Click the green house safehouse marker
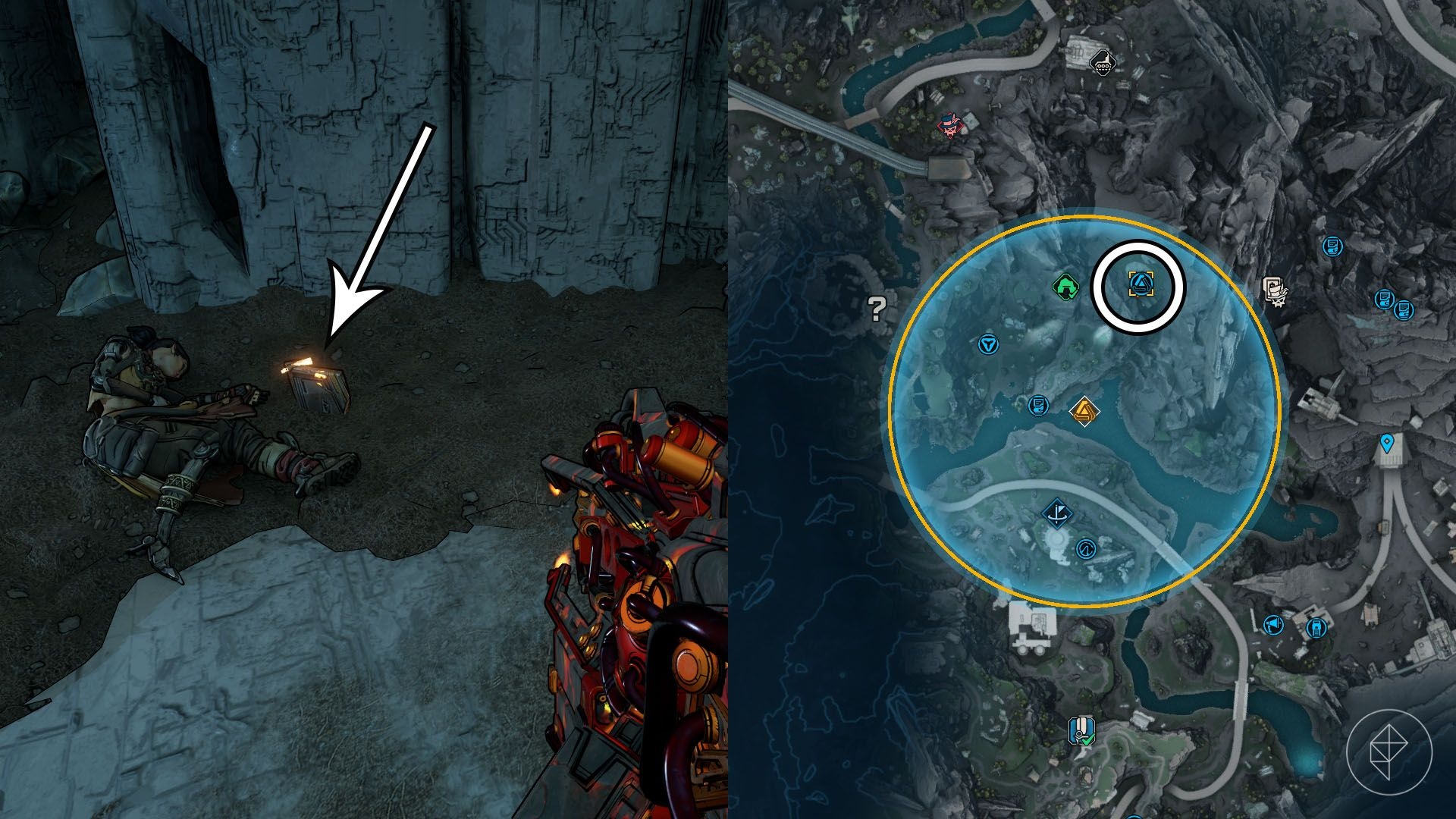Viewport: 1456px width, 819px height. click(x=1066, y=287)
